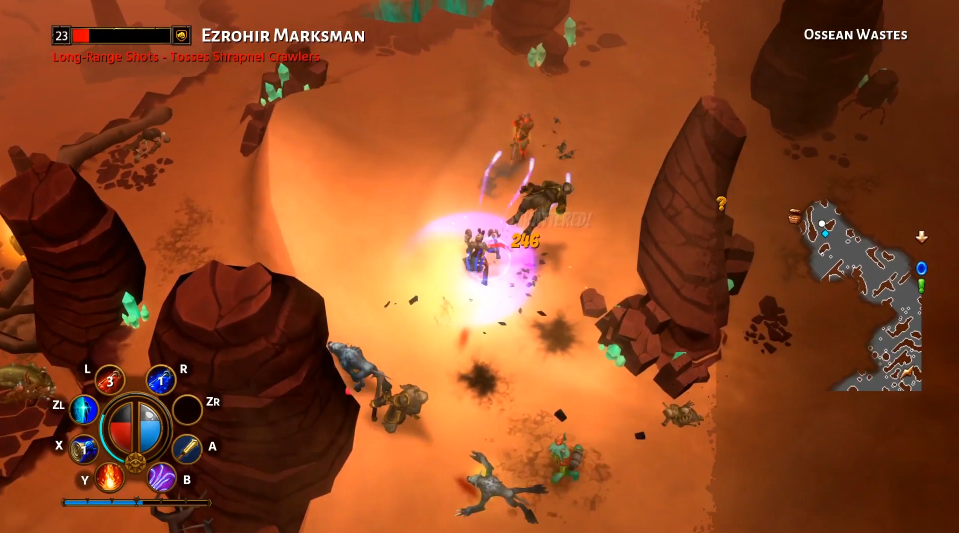Activate the purple streaks skill

pos(162,476)
